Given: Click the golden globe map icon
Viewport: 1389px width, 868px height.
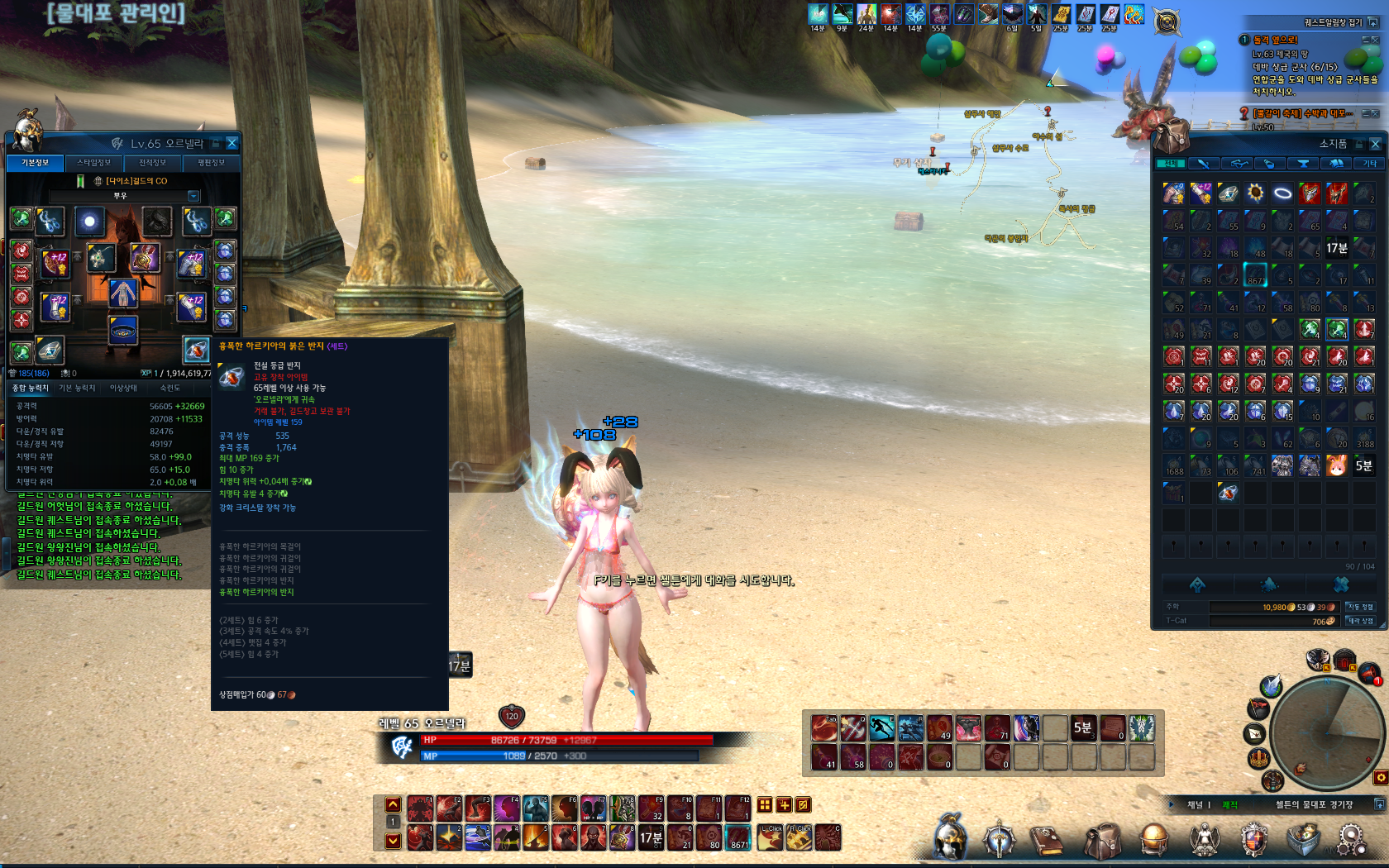Looking at the screenshot, I should point(1154,839).
